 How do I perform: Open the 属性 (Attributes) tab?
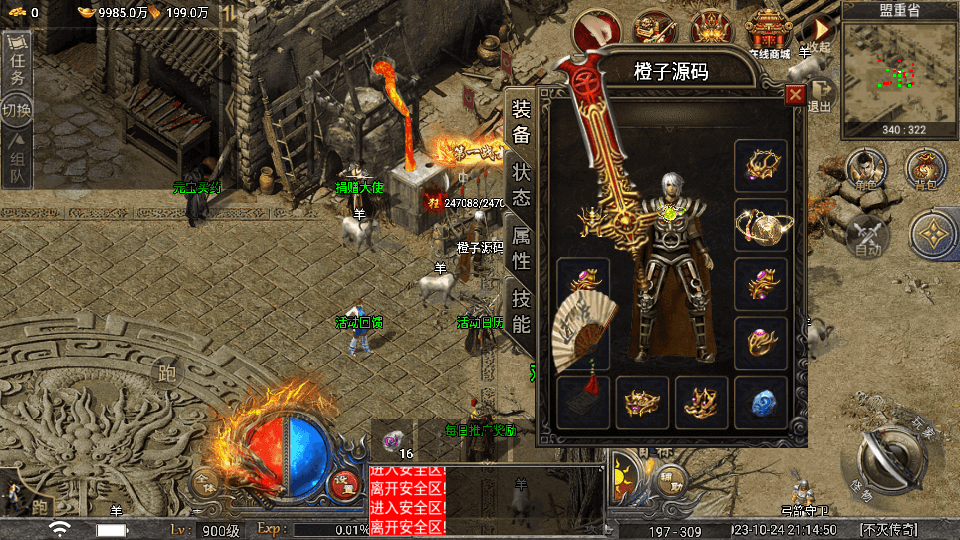[x=521, y=248]
